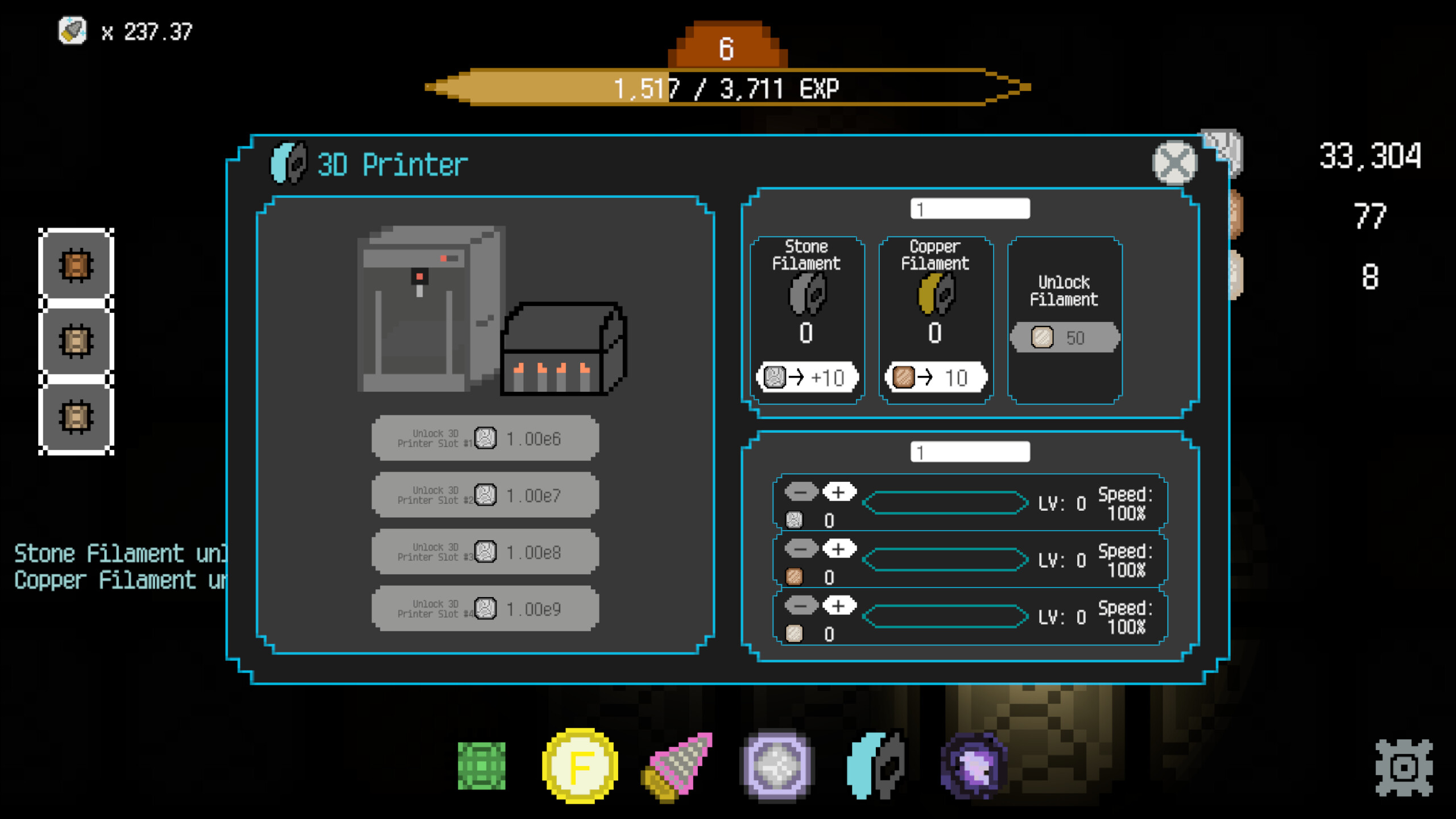Buy Stone Filament using the +10 button
Screen dimensions: 1456x819
(806, 377)
